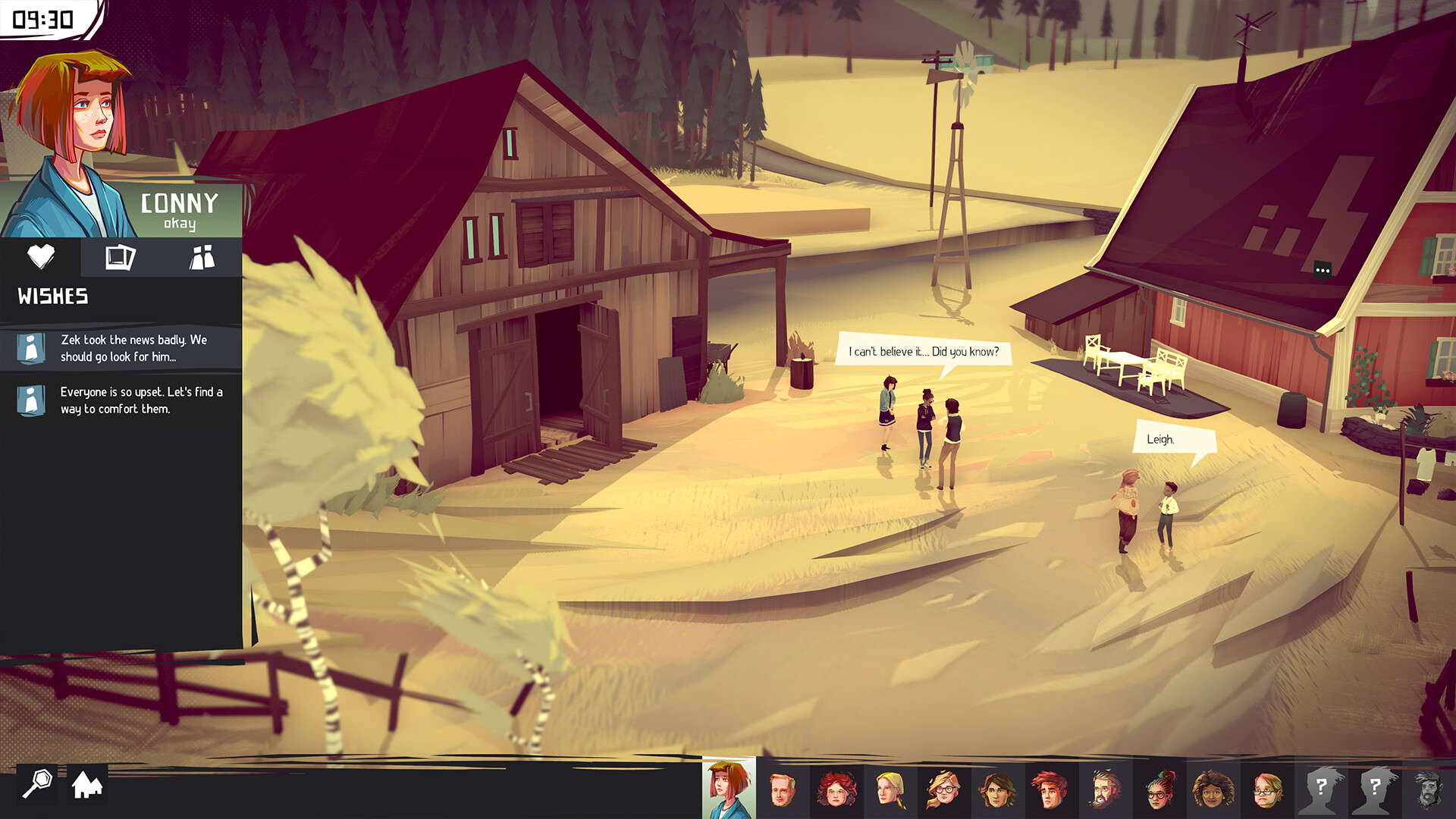Screen dimensions: 1456x819
Task: Select the wish about comforting everyone
Action: 139,400
